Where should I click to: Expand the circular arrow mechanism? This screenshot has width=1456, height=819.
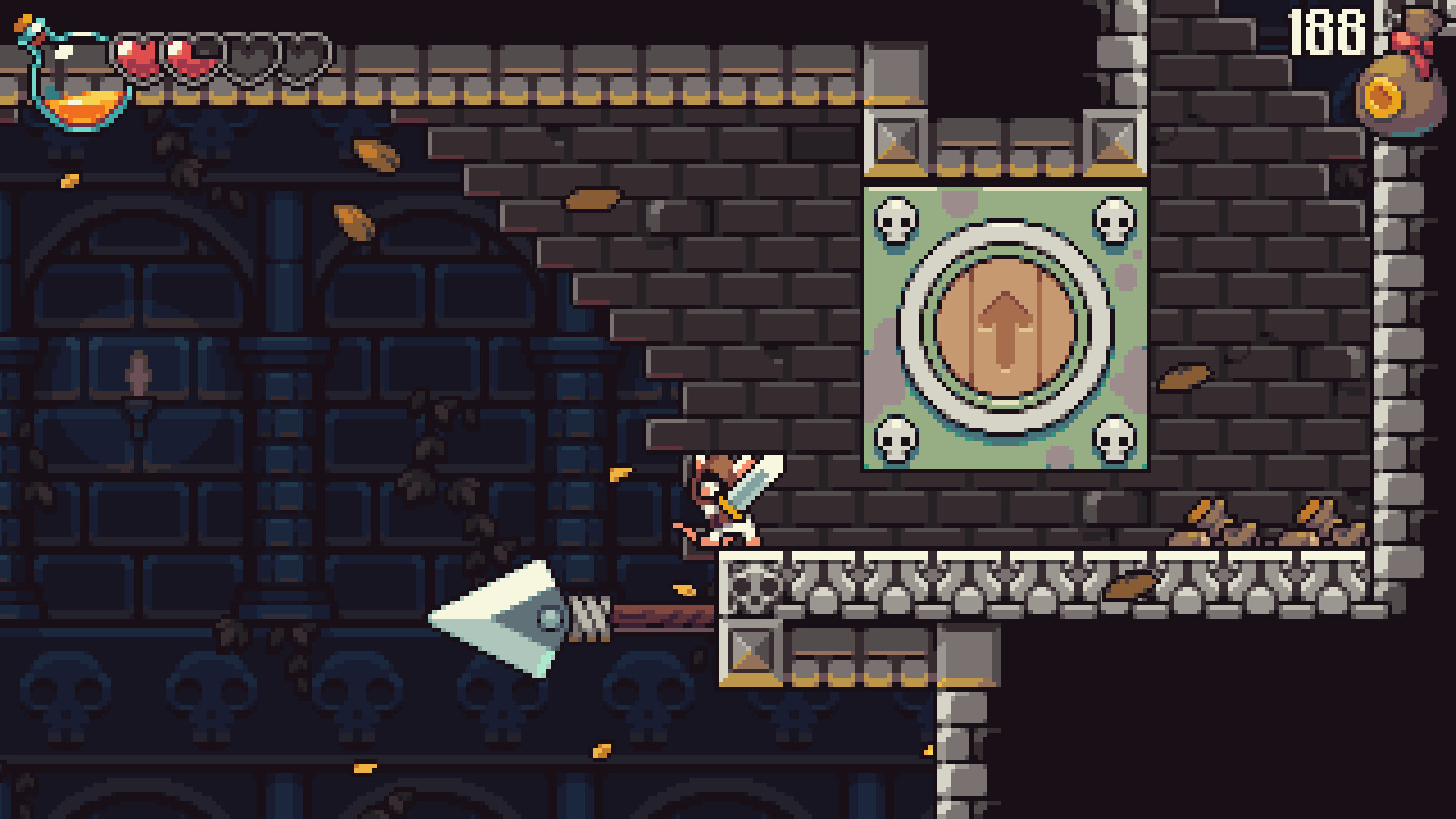1006,330
